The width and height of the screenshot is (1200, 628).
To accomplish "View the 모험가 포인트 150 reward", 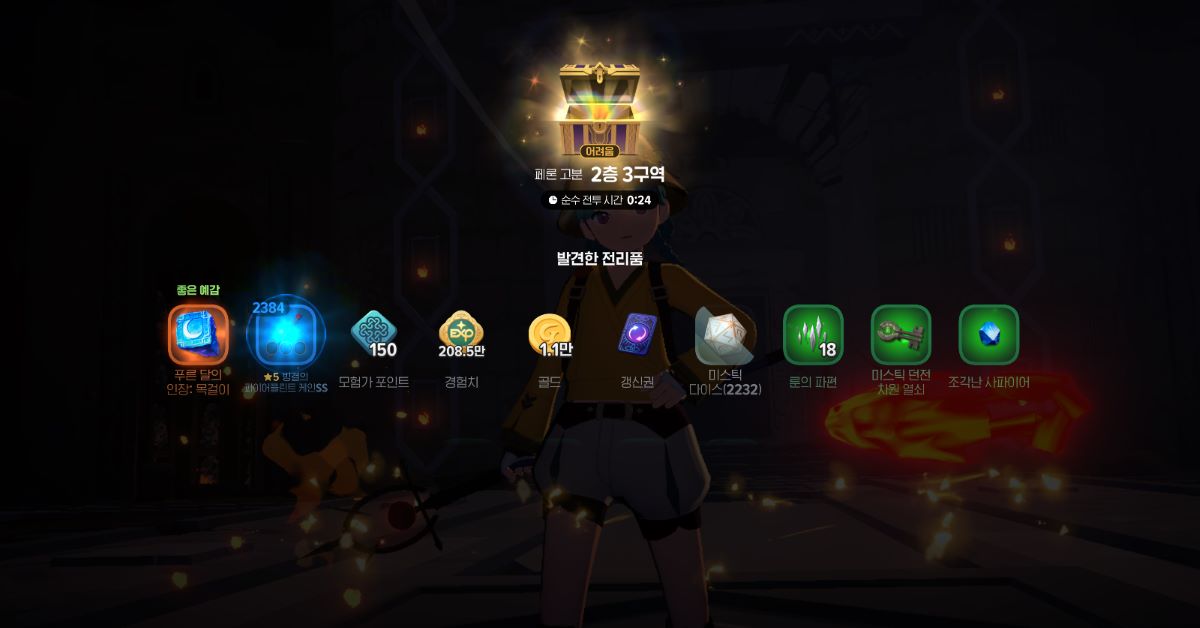I will pyautogui.click(x=374, y=334).
